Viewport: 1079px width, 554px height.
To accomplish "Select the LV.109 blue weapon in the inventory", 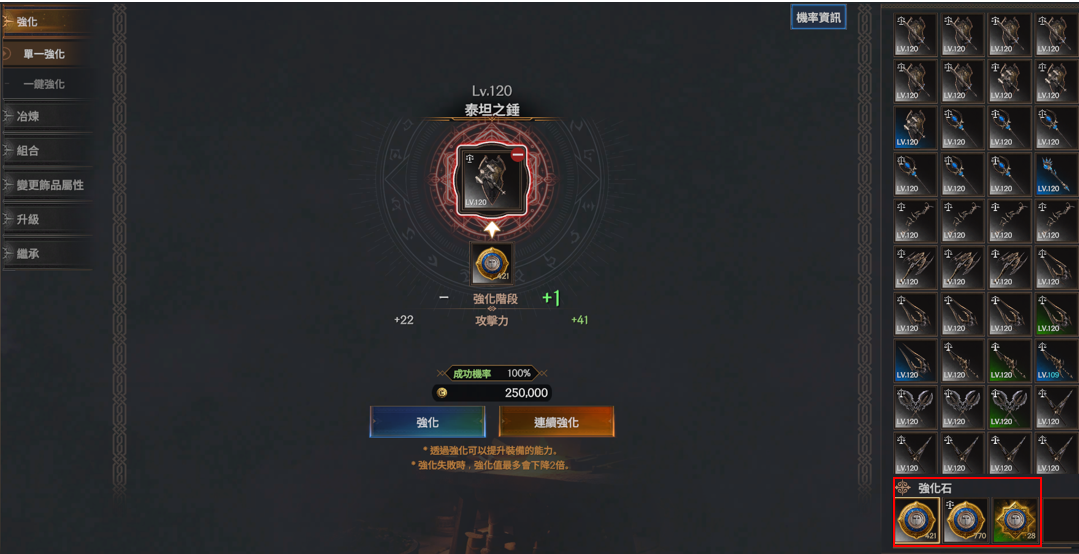I will click(1057, 360).
